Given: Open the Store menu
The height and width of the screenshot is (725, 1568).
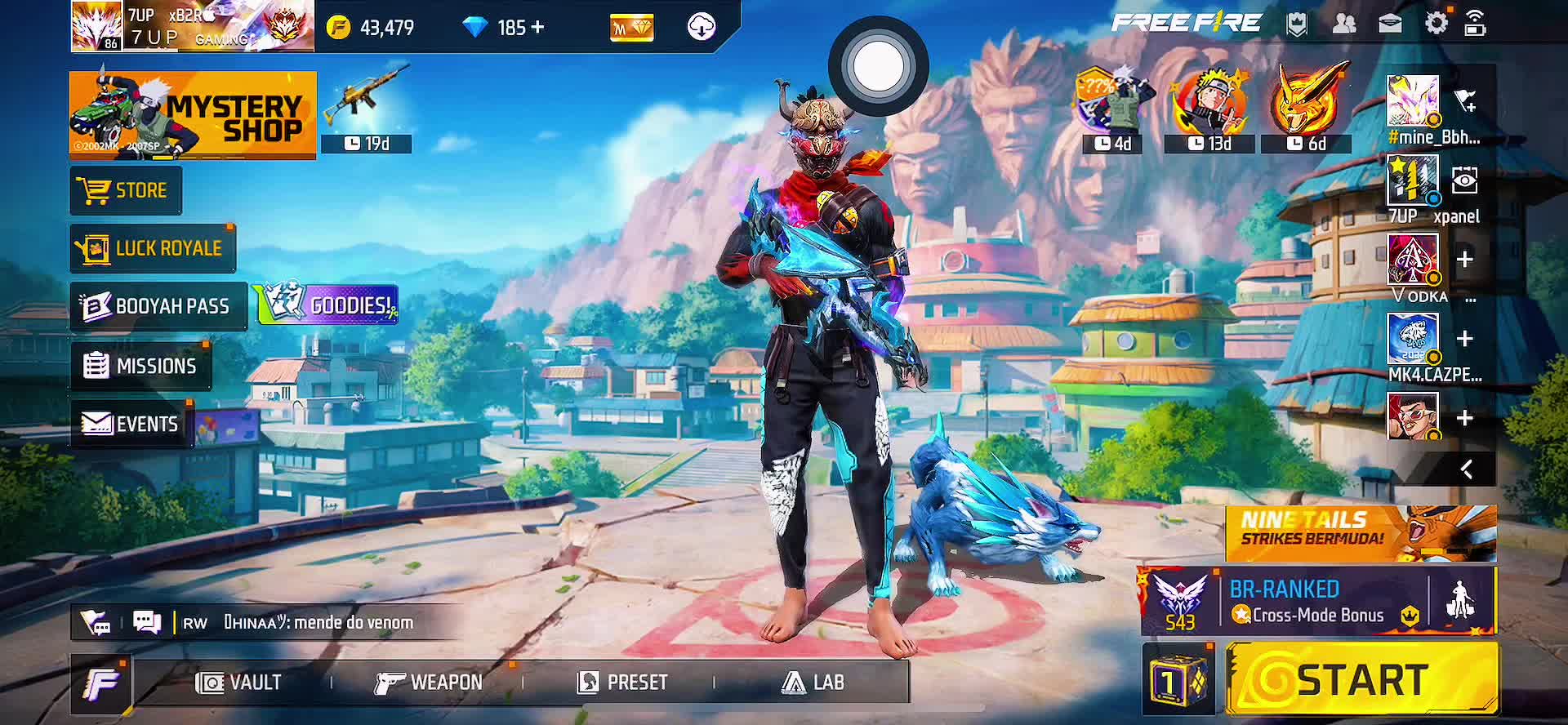Looking at the screenshot, I should [x=126, y=191].
